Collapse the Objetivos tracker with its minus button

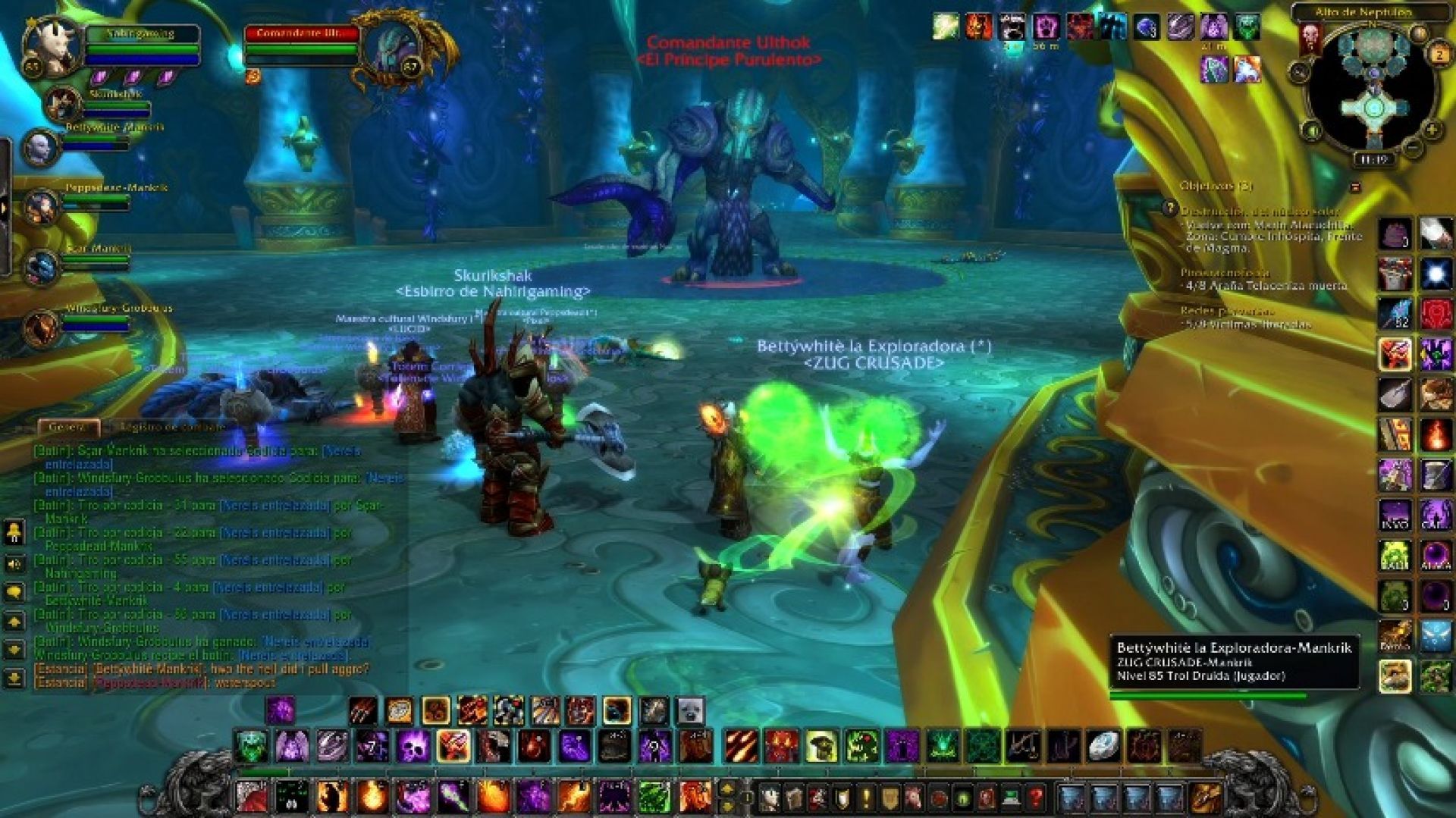click(x=1356, y=187)
